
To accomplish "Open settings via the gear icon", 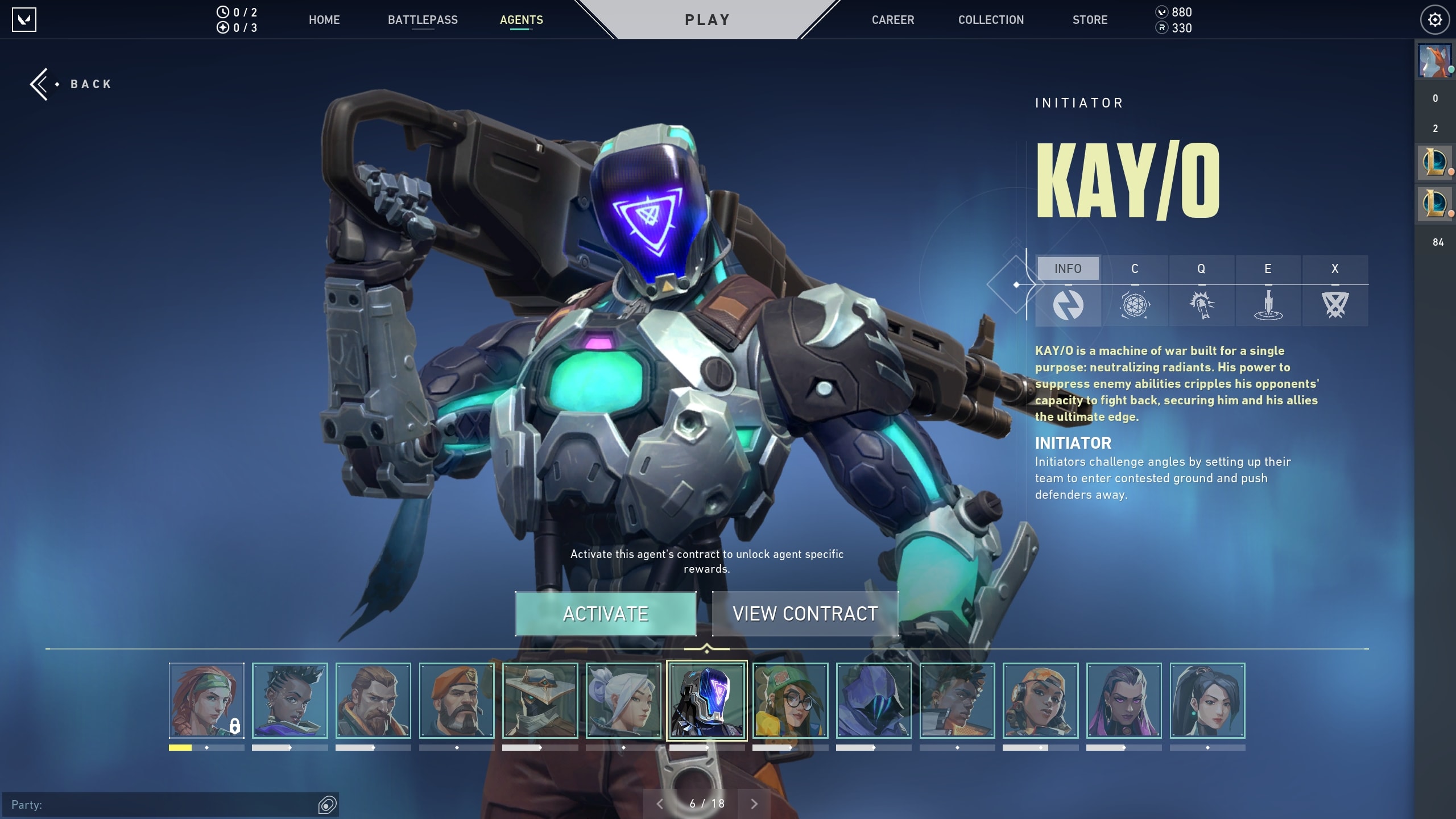I will point(1434,20).
